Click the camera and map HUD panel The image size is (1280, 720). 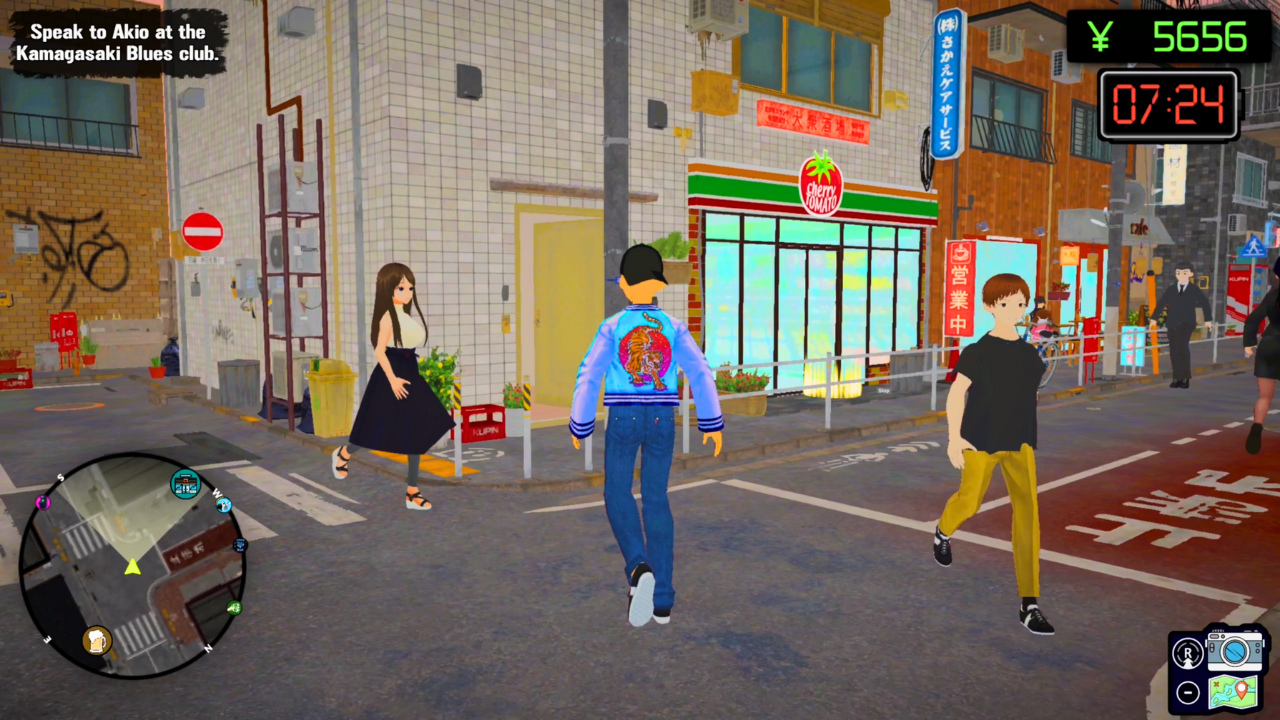(x=1210, y=670)
